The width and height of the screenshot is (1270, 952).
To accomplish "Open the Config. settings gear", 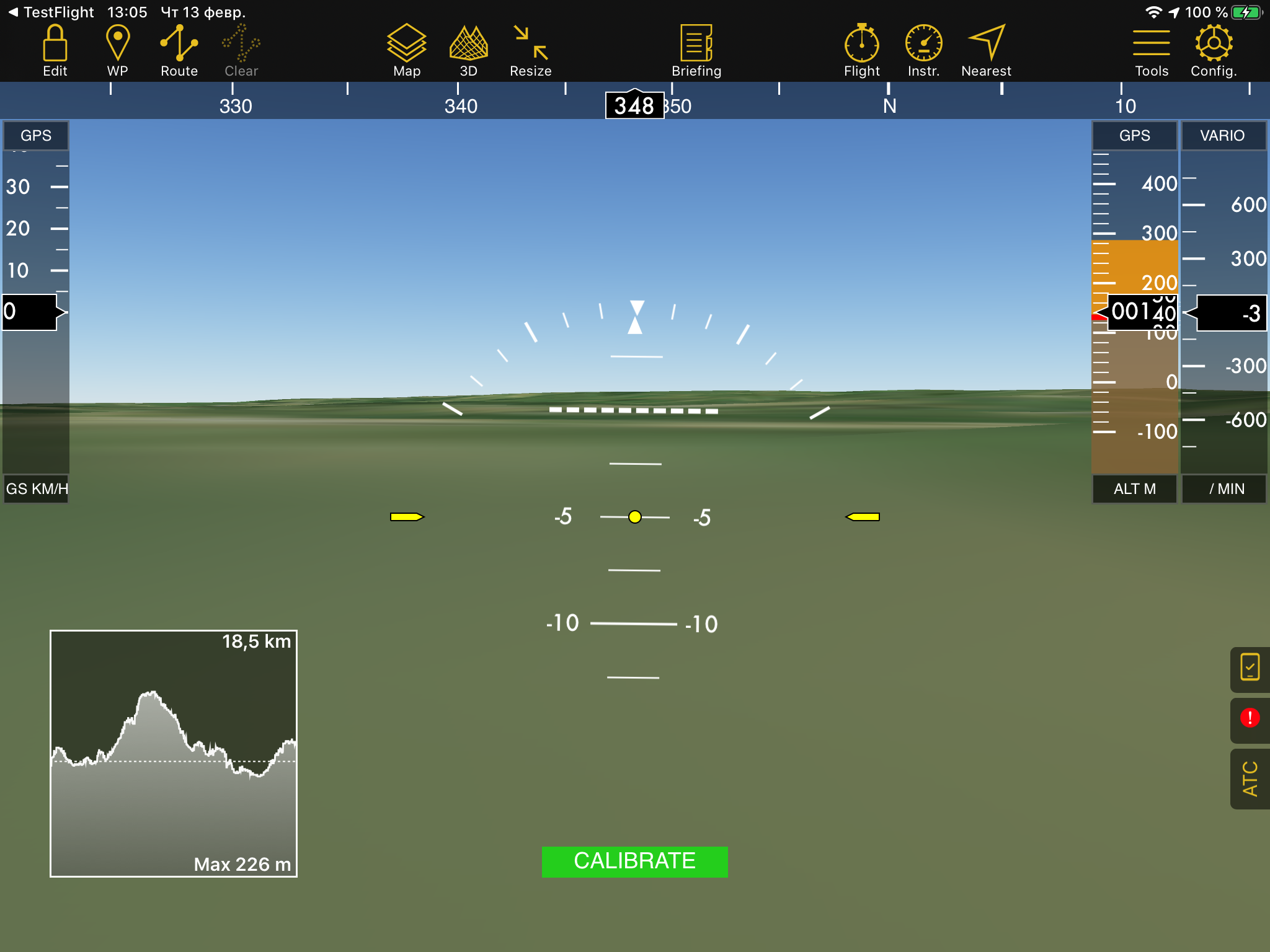I will coord(1214,51).
